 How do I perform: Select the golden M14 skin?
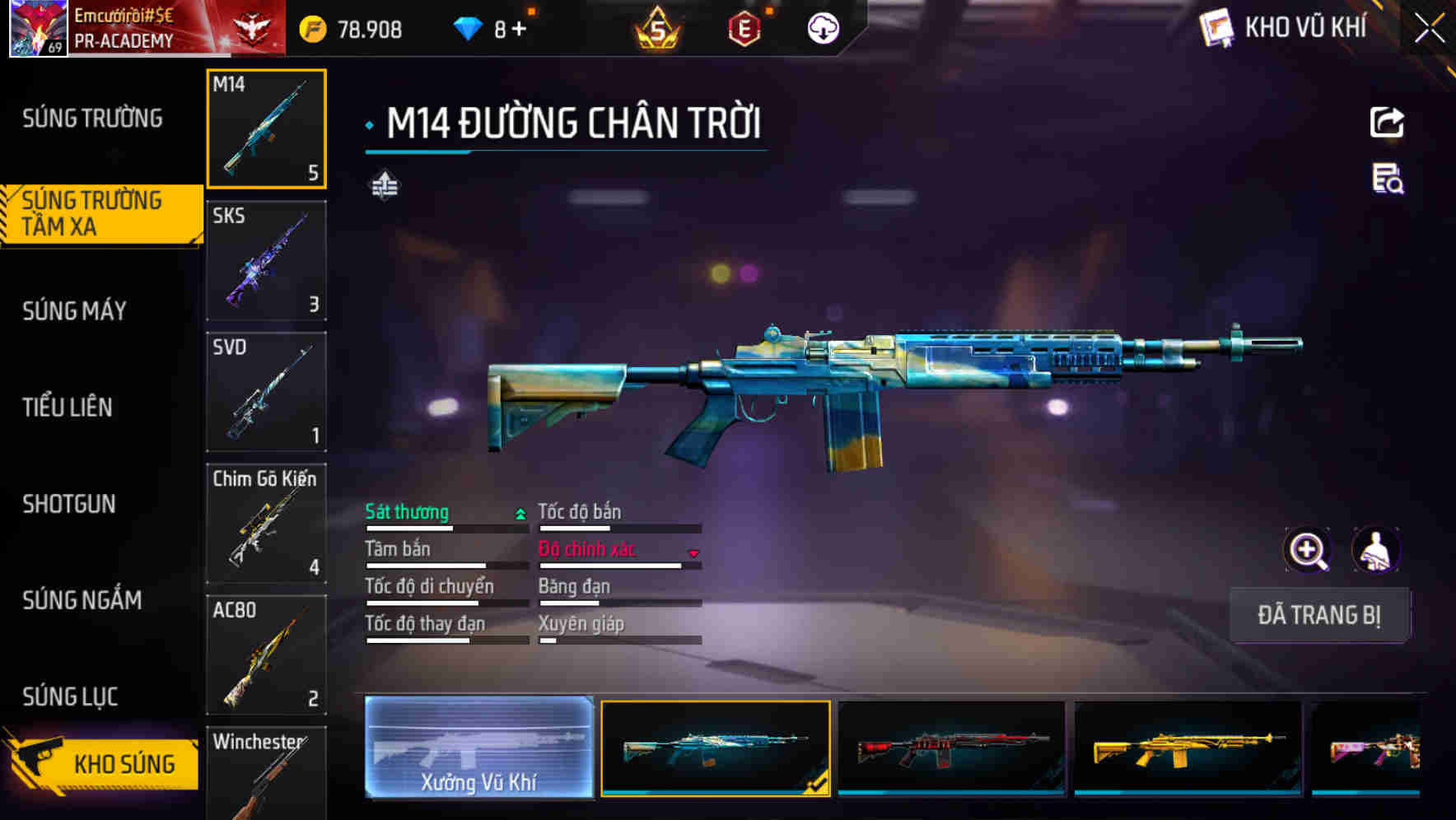tap(1188, 748)
